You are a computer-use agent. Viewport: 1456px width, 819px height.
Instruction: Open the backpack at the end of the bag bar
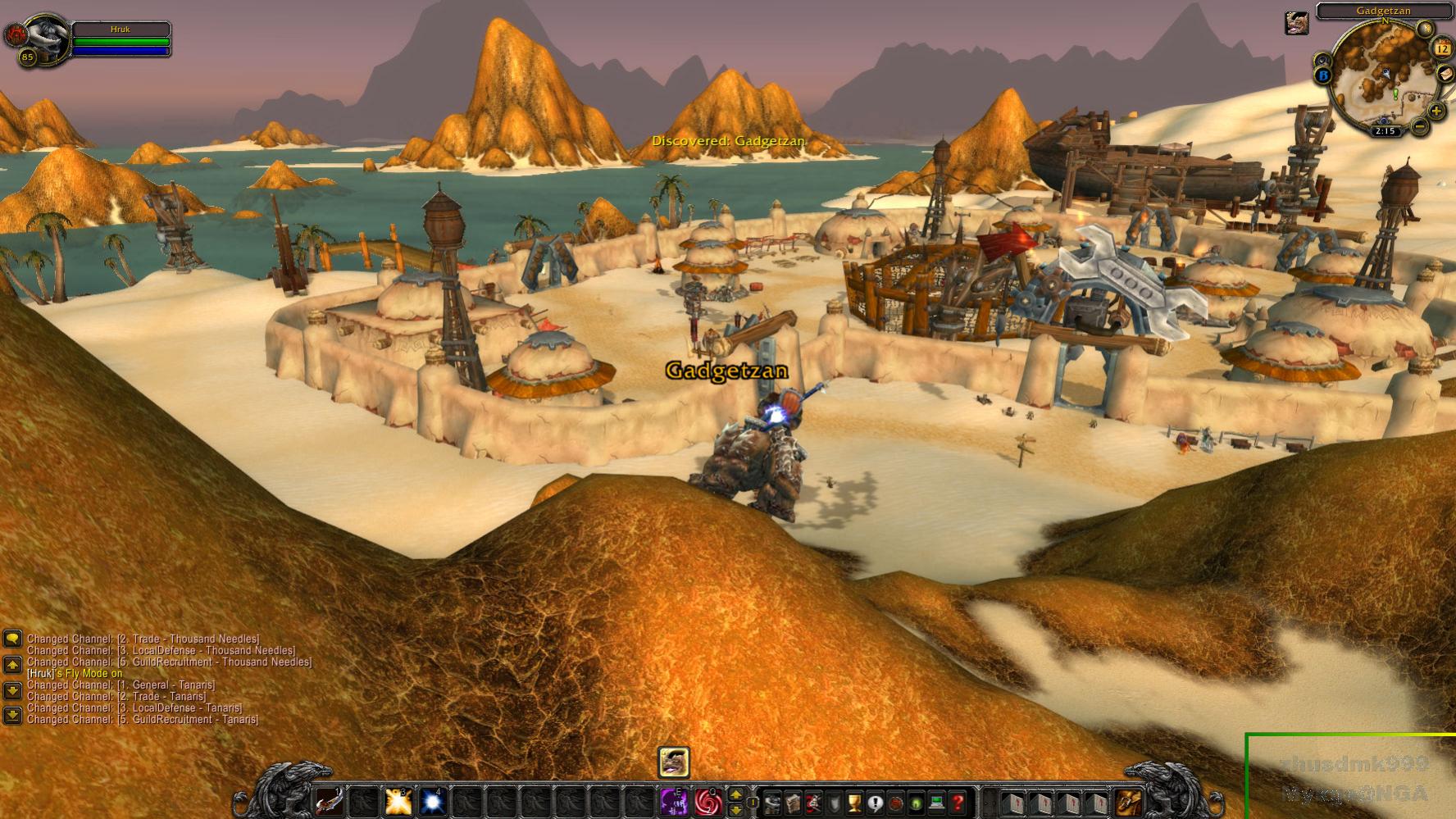[x=1129, y=803]
